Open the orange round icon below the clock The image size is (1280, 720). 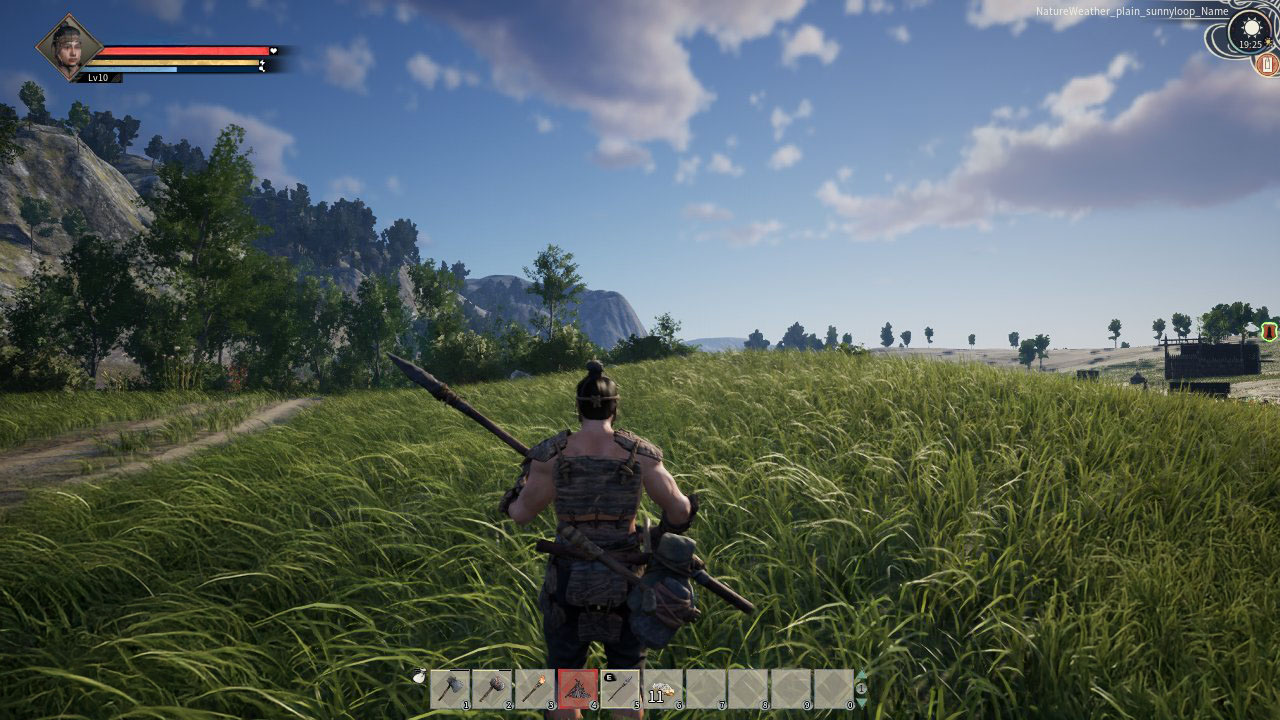[1267, 65]
